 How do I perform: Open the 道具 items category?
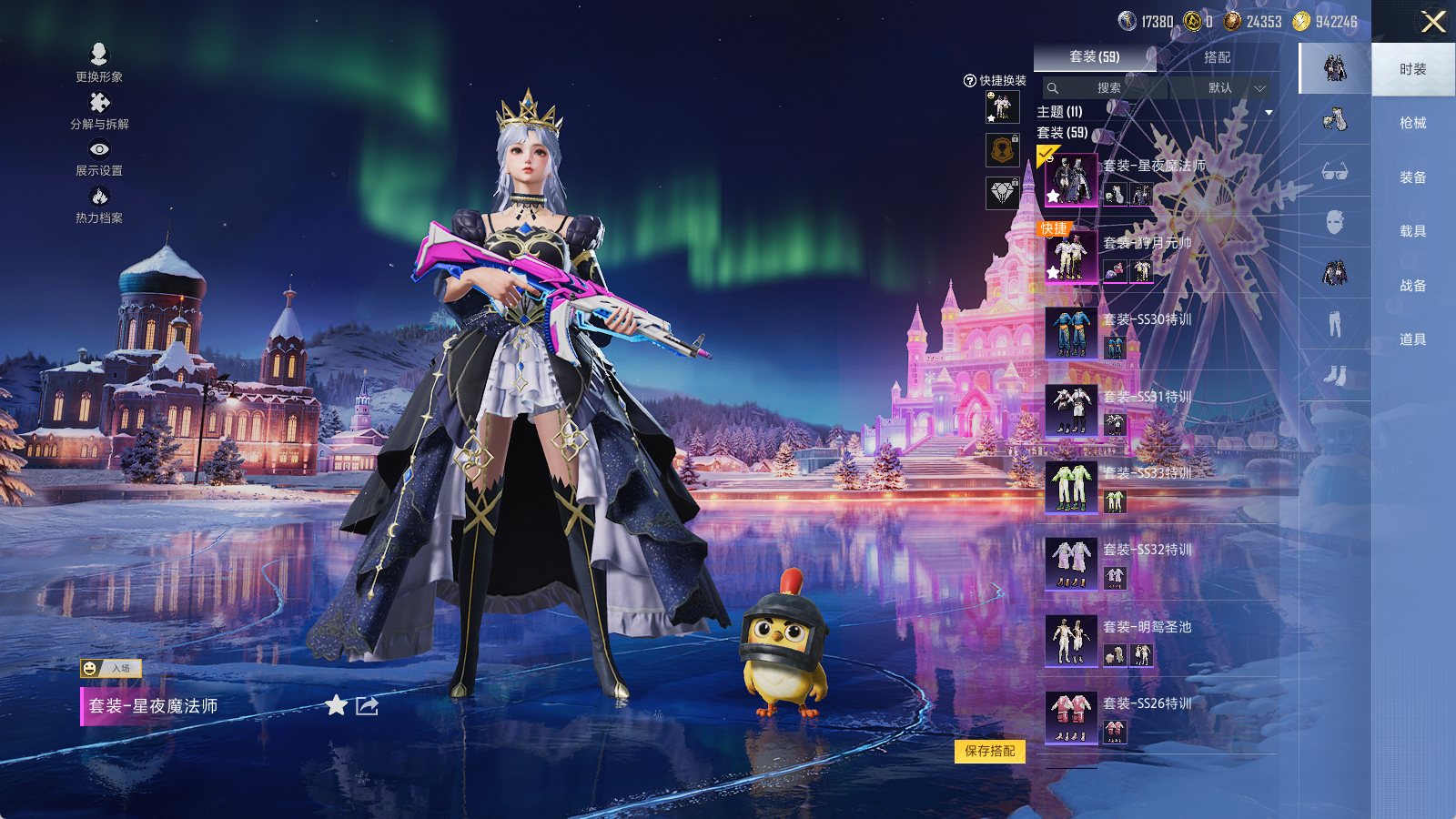pyautogui.click(x=1412, y=339)
